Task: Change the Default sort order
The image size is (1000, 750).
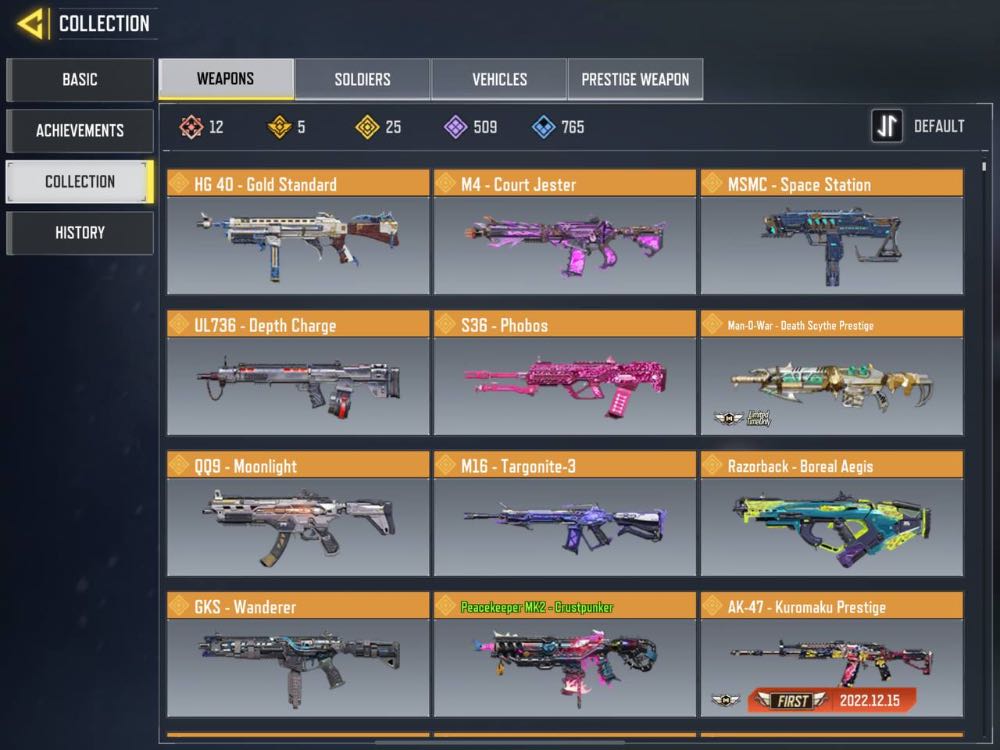Action: pyautogui.click(x=918, y=127)
